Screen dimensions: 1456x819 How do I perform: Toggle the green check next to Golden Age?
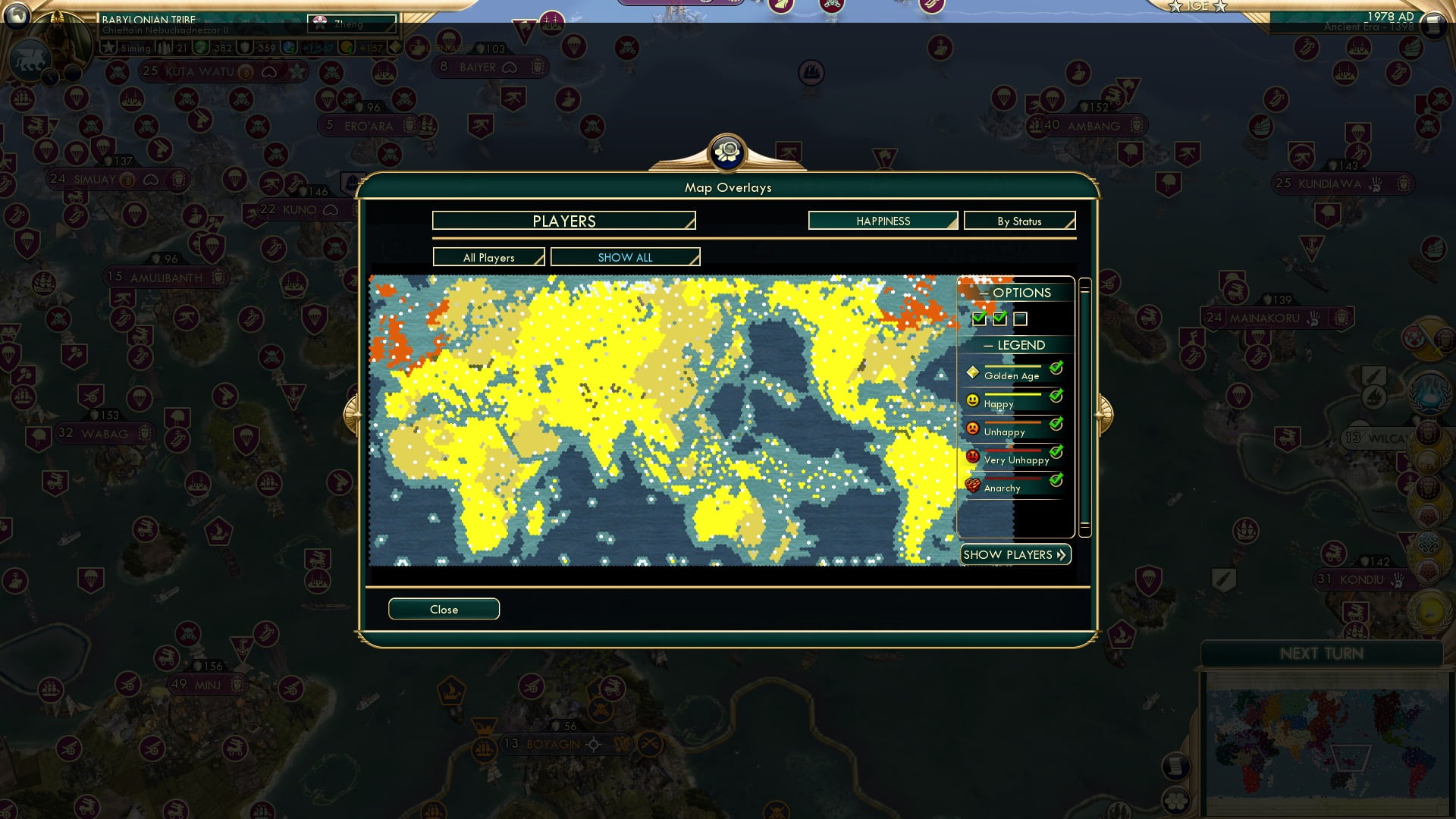click(x=1057, y=368)
